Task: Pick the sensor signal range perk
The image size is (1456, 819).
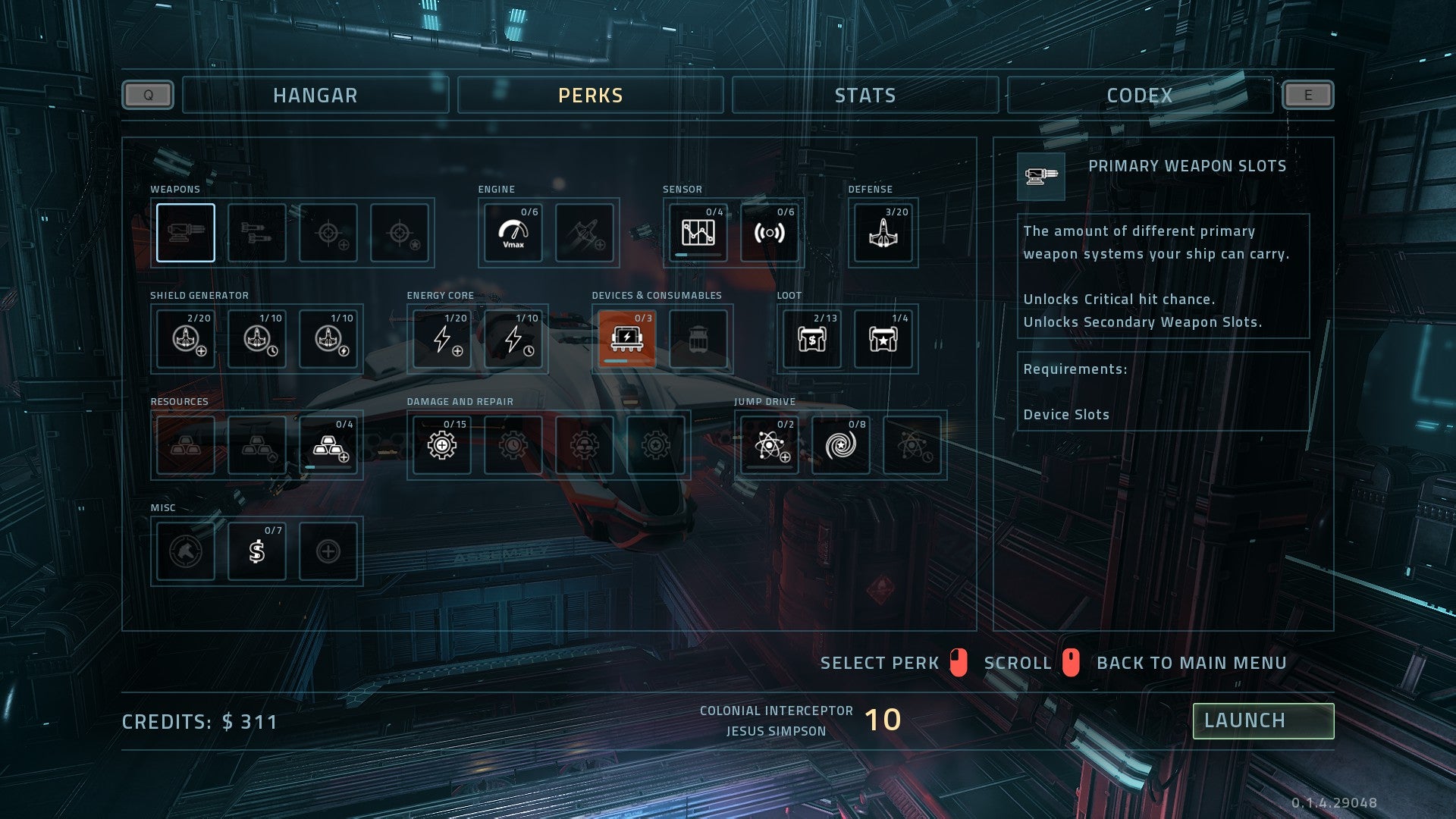Action: (x=769, y=233)
